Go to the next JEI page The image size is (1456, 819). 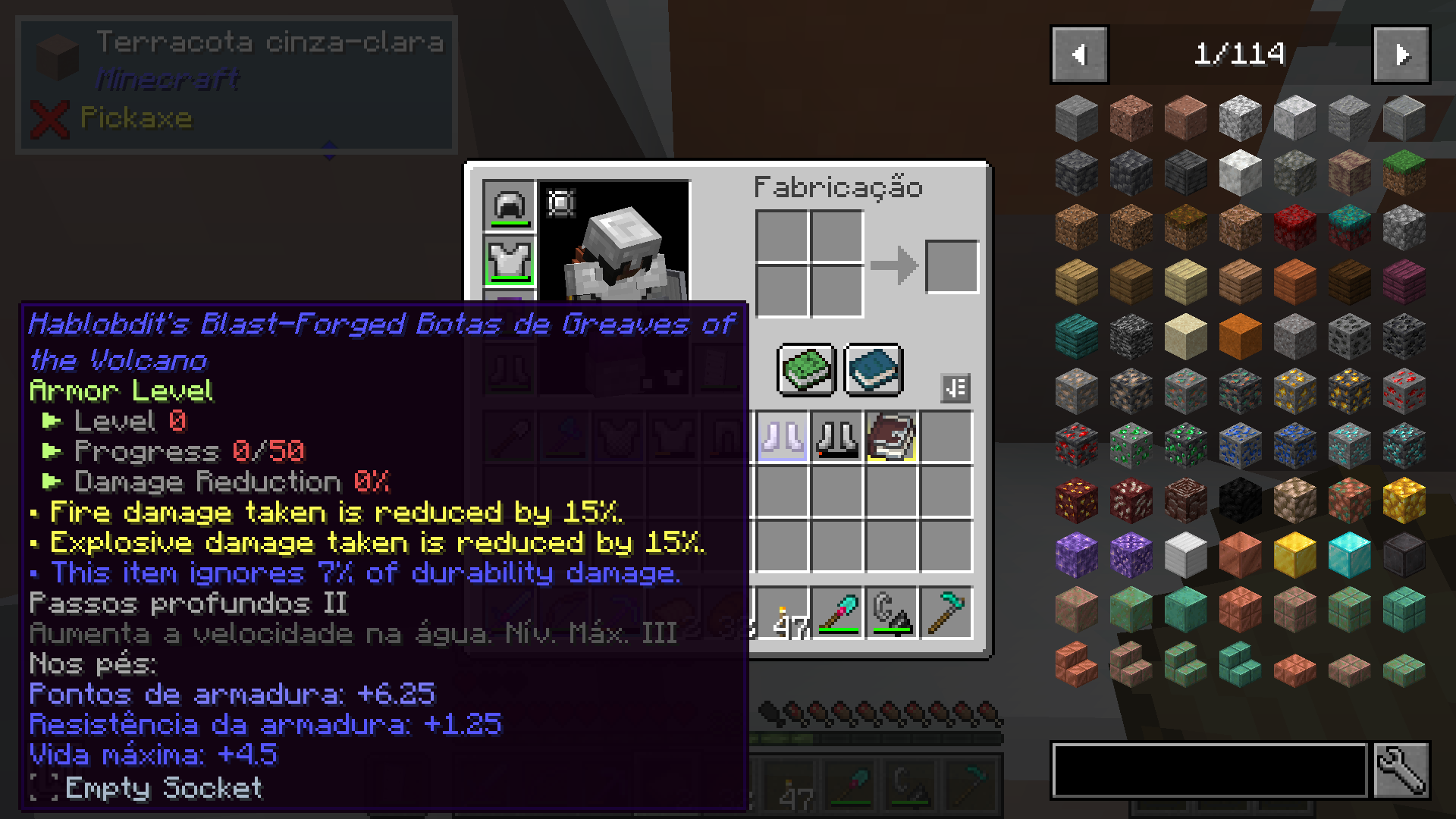click(x=1400, y=54)
